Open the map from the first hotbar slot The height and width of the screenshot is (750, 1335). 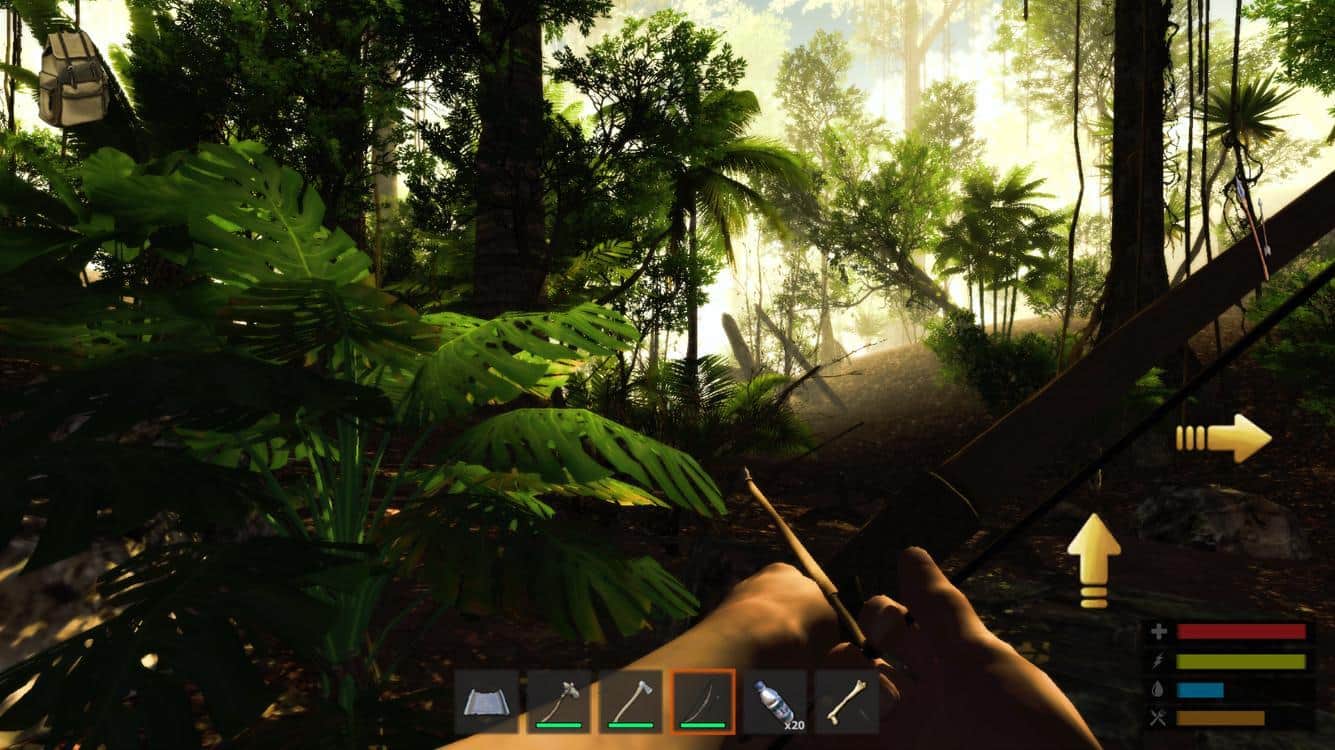pos(485,700)
